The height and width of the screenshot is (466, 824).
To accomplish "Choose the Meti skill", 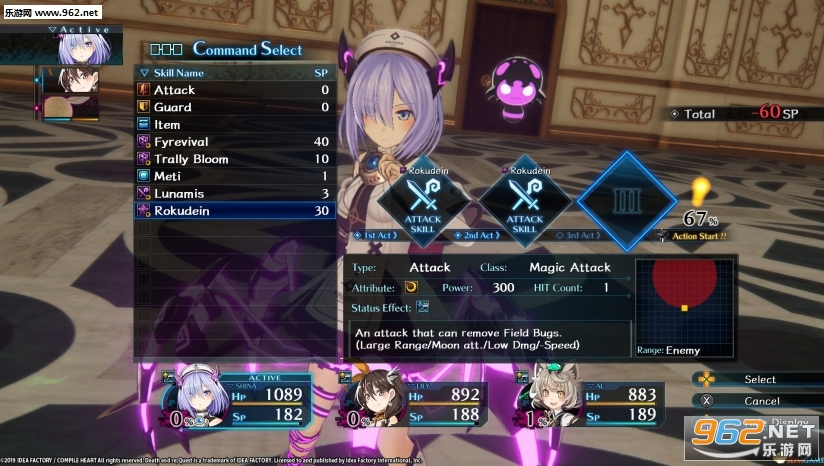I will 235,176.
